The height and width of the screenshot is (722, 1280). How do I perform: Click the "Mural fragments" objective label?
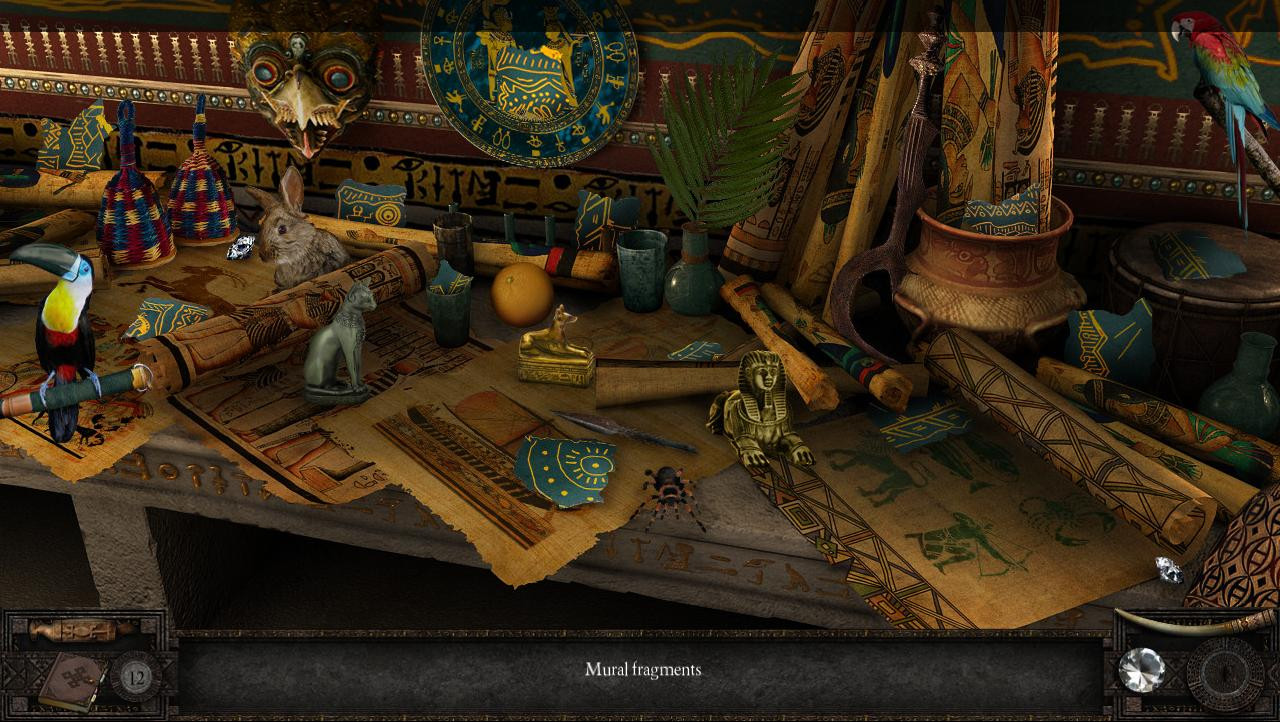tap(645, 670)
